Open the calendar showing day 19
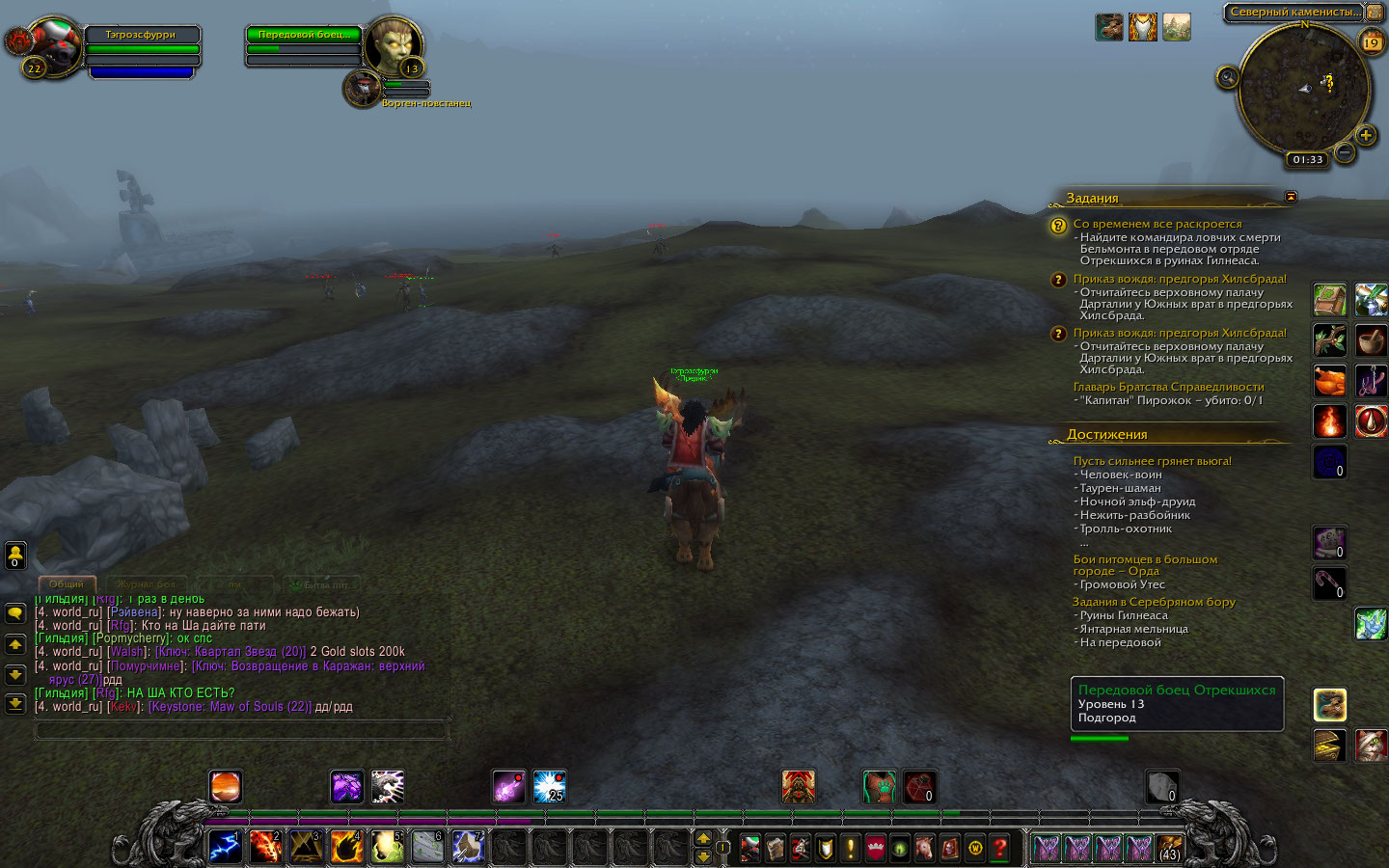The height and width of the screenshot is (868, 1389). click(x=1371, y=42)
